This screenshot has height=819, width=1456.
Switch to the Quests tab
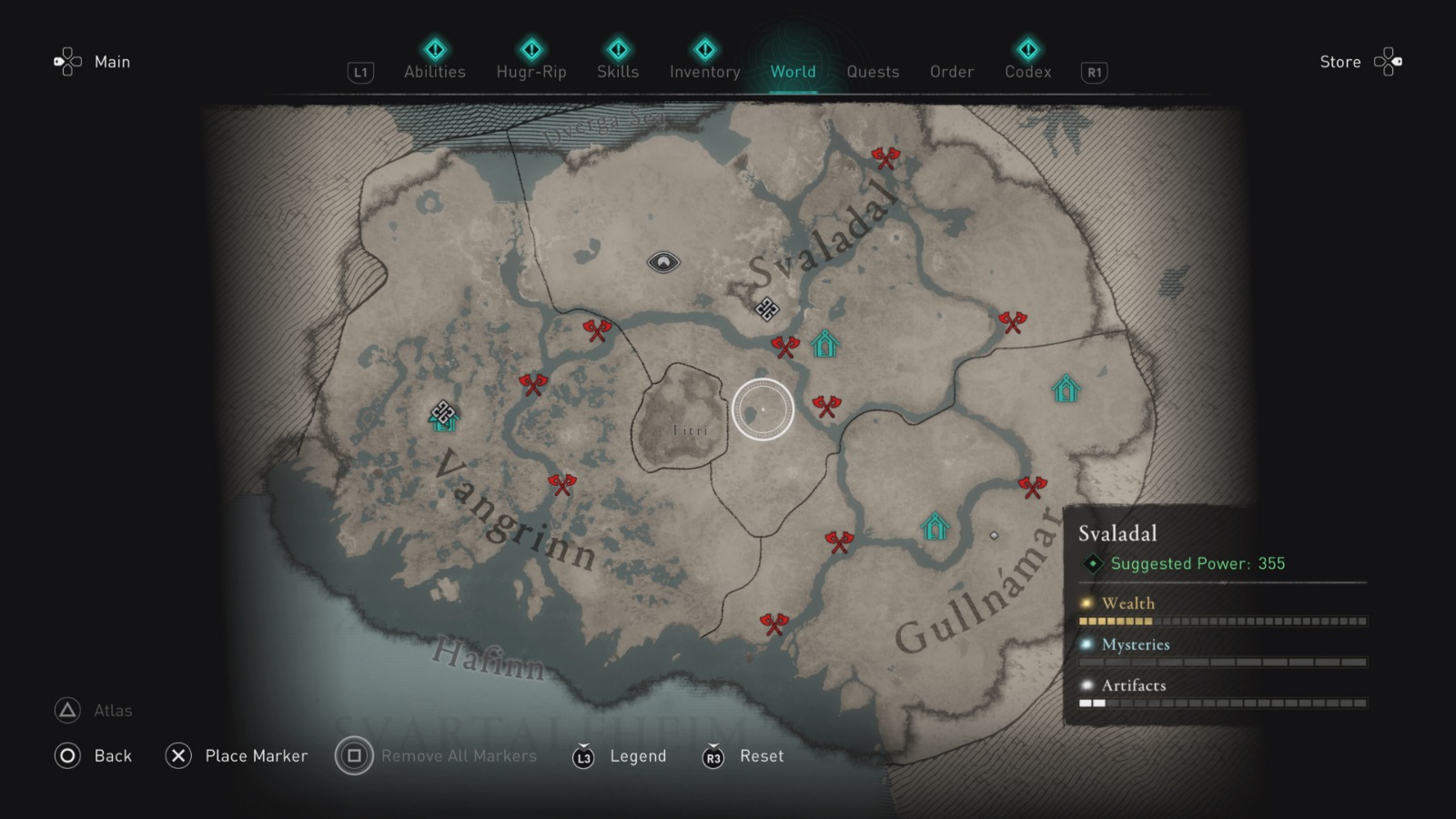point(873,72)
